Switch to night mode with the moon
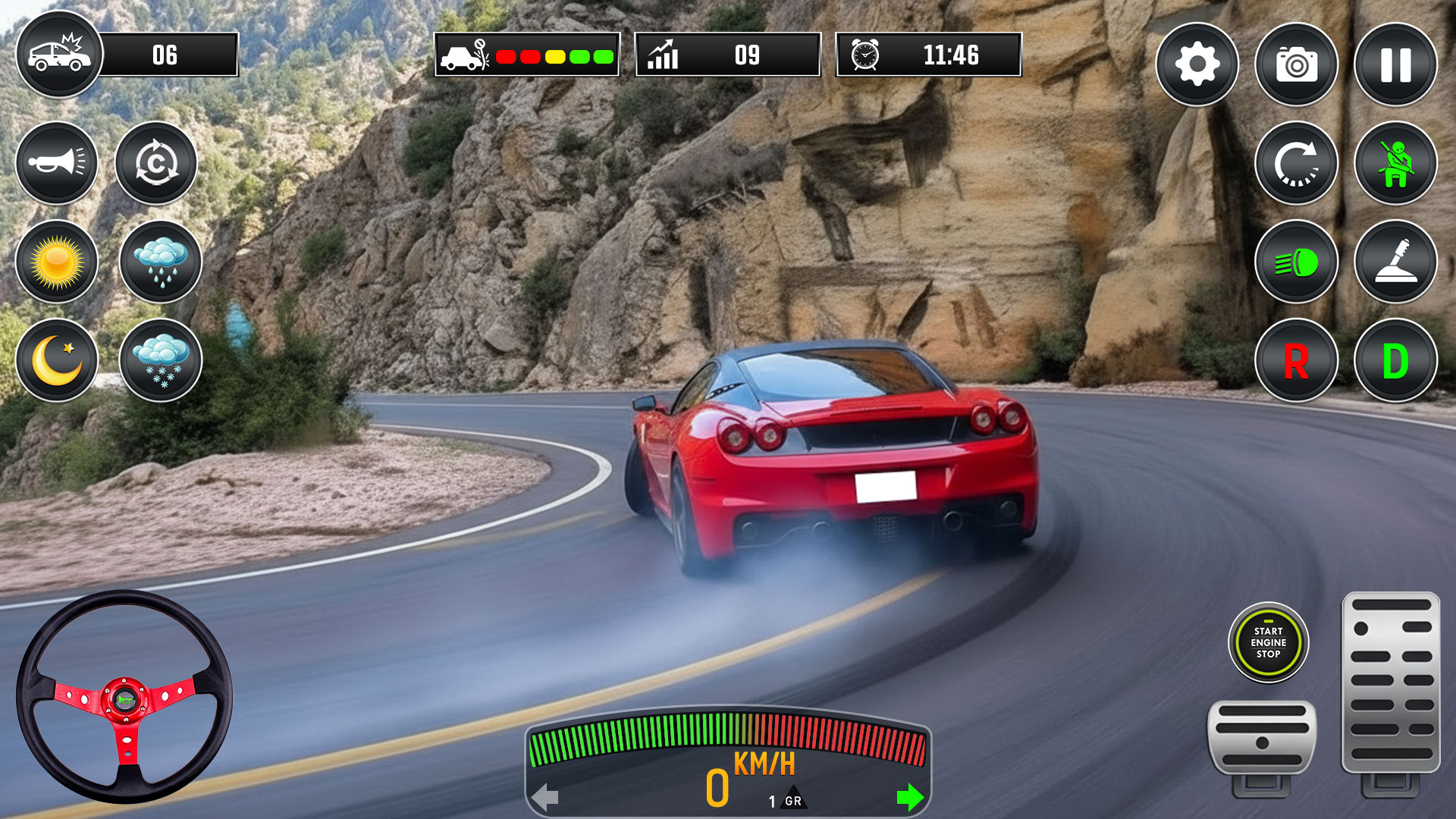 [x=56, y=359]
